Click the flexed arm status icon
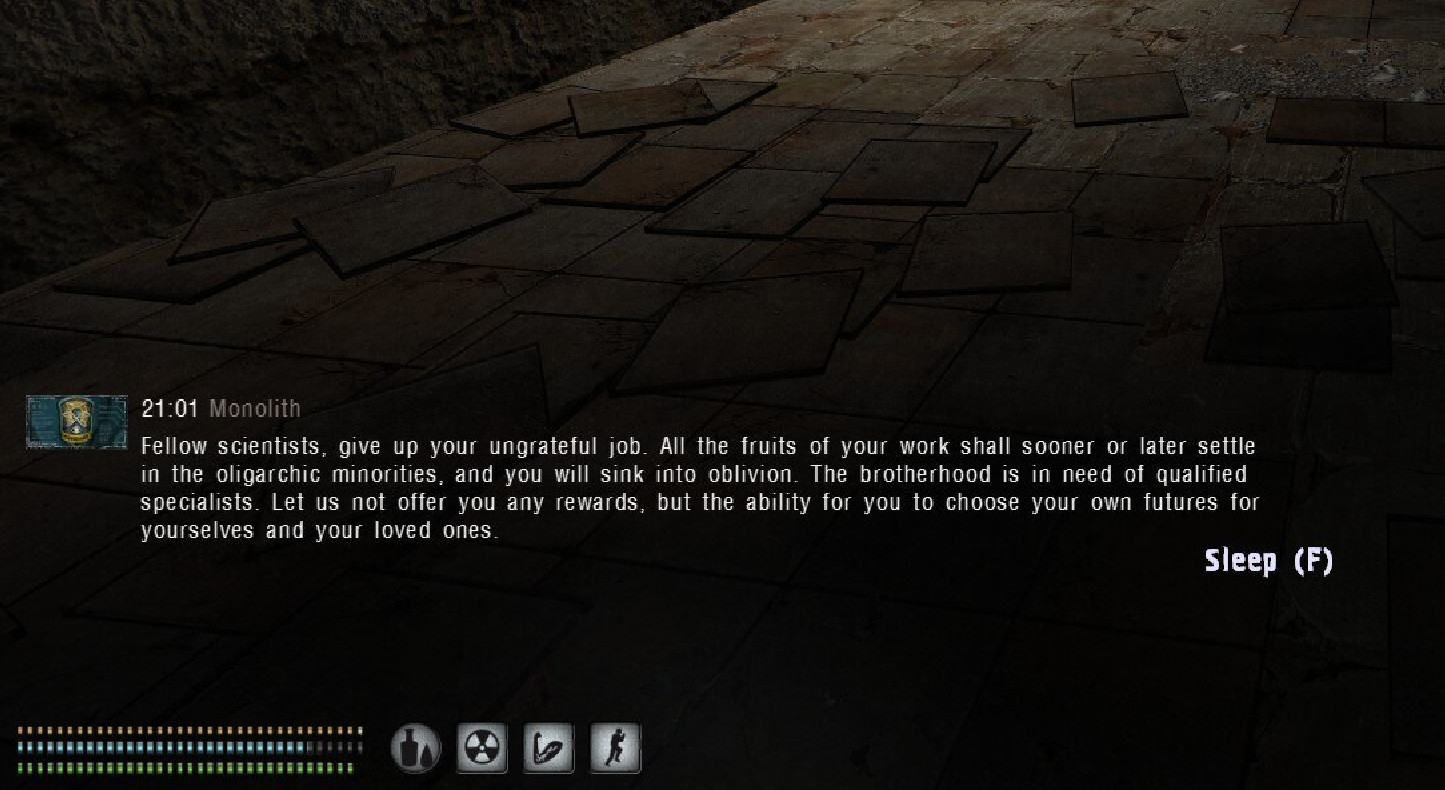This screenshot has width=1445, height=790. [x=549, y=748]
